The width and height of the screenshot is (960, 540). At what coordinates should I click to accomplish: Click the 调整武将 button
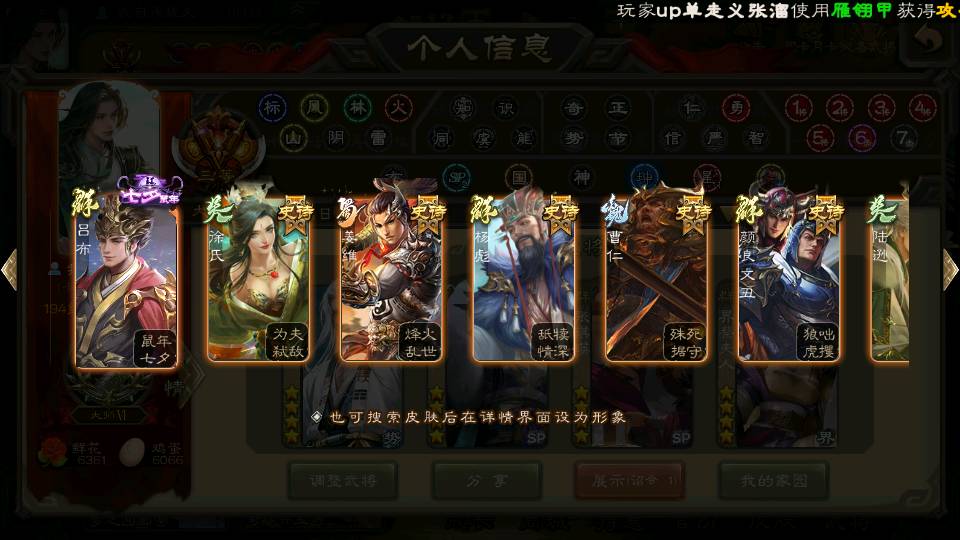click(342, 481)
